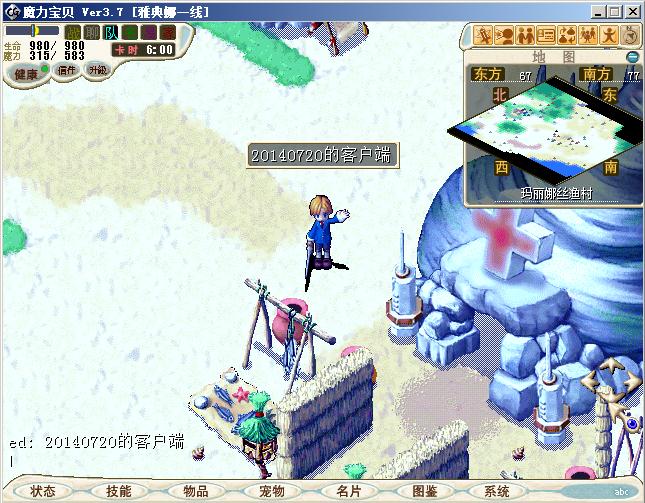The width and height of the screenshot is (645, 503).
Task: Open the 系统 system menu
Action: (x=497, y=491)
